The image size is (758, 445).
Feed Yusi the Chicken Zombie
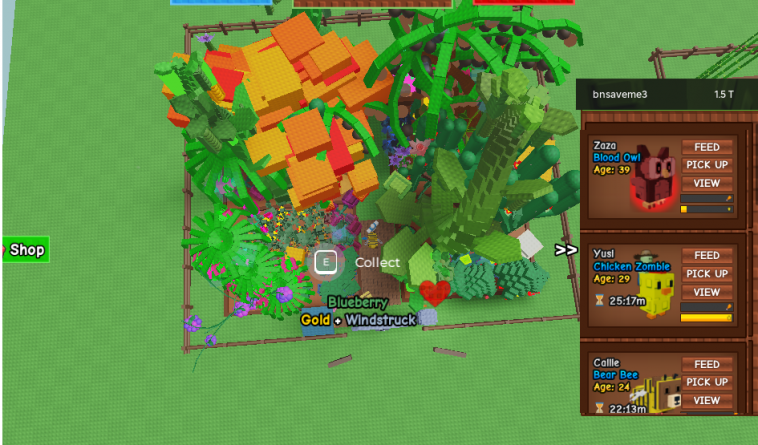[x=706, y=256]
